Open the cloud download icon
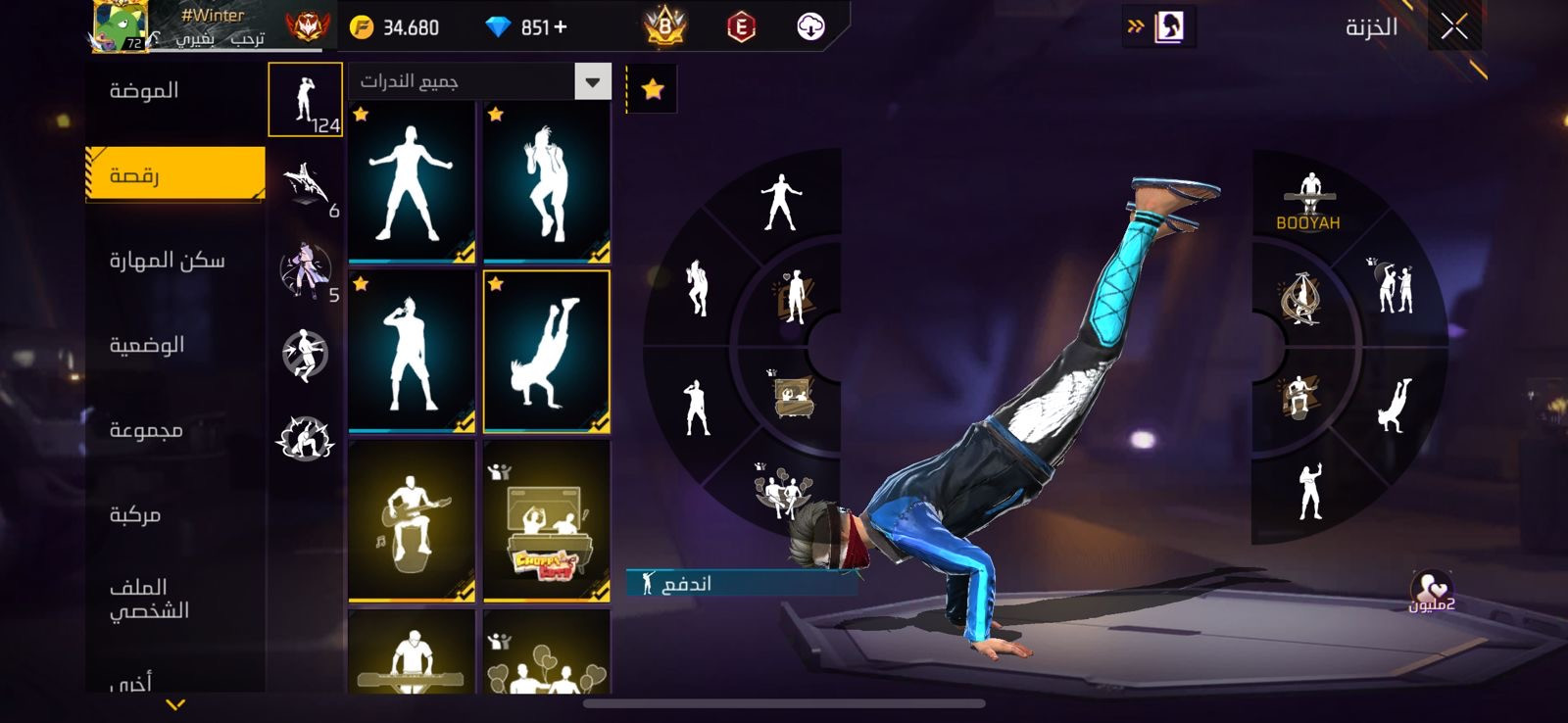Image resolution: width=1568 pixels, height=723 pixels. coord(810,27)
